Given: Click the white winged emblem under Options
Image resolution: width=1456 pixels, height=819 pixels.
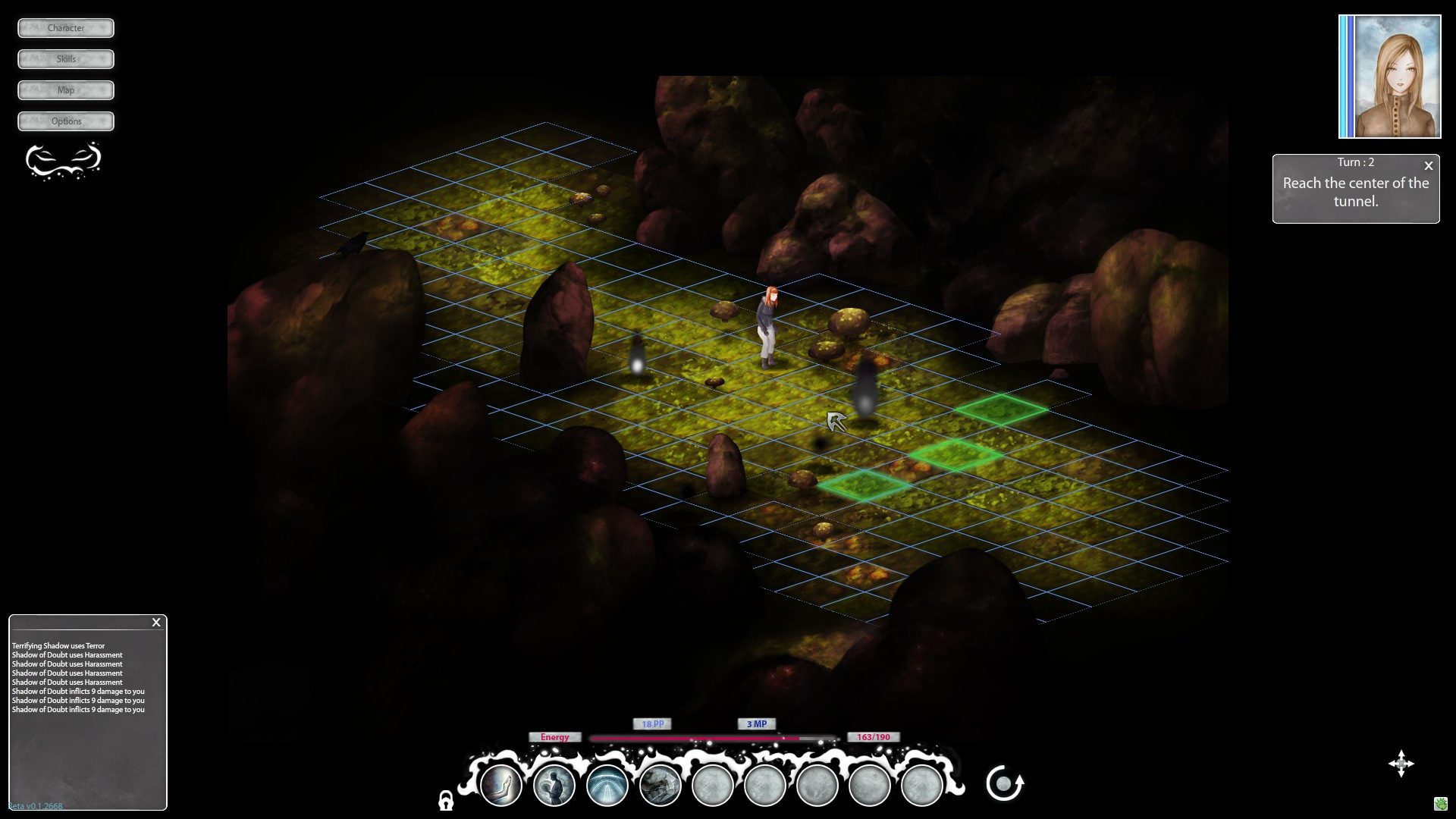Looking at the screenshot, I should pyautogui.click(x=64, y=160).
